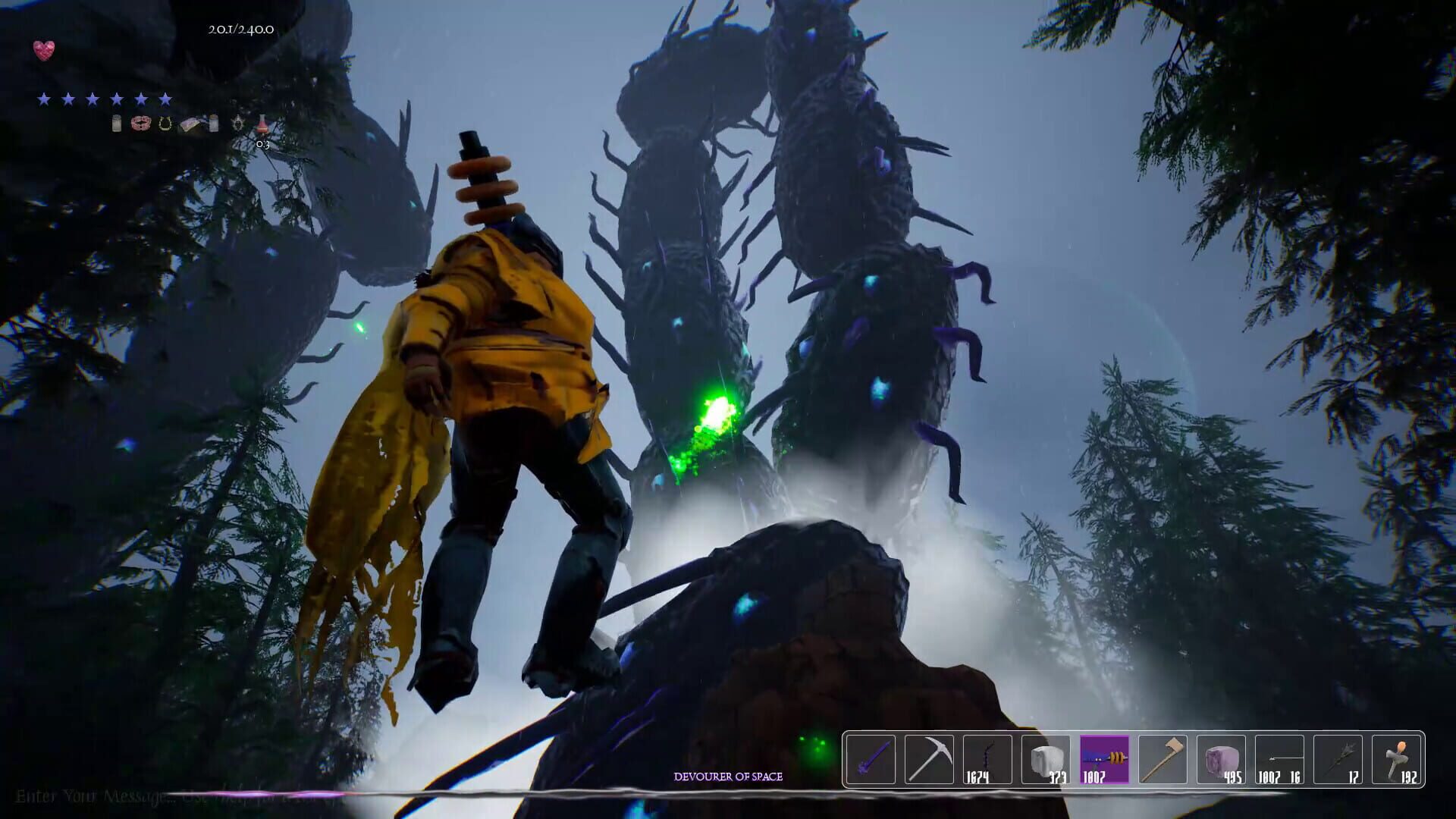Image resolution: width=1456 pixels, height=819 pixels.
Task: Click the red potion flask buff icon
Action: (262, 123)
